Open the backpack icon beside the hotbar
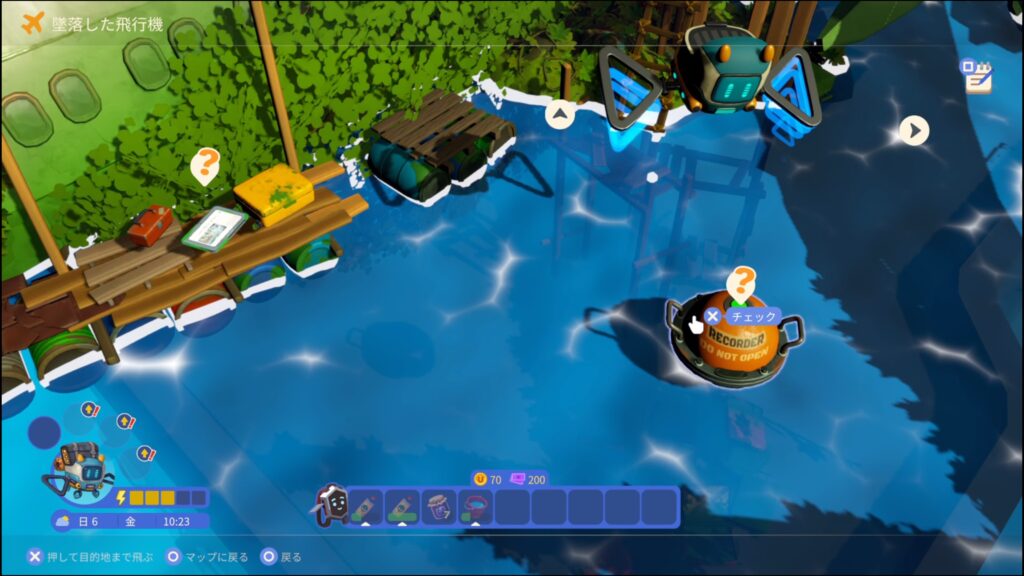The width and height of the screenshot is (1024, 576). [x=331, y=506]
